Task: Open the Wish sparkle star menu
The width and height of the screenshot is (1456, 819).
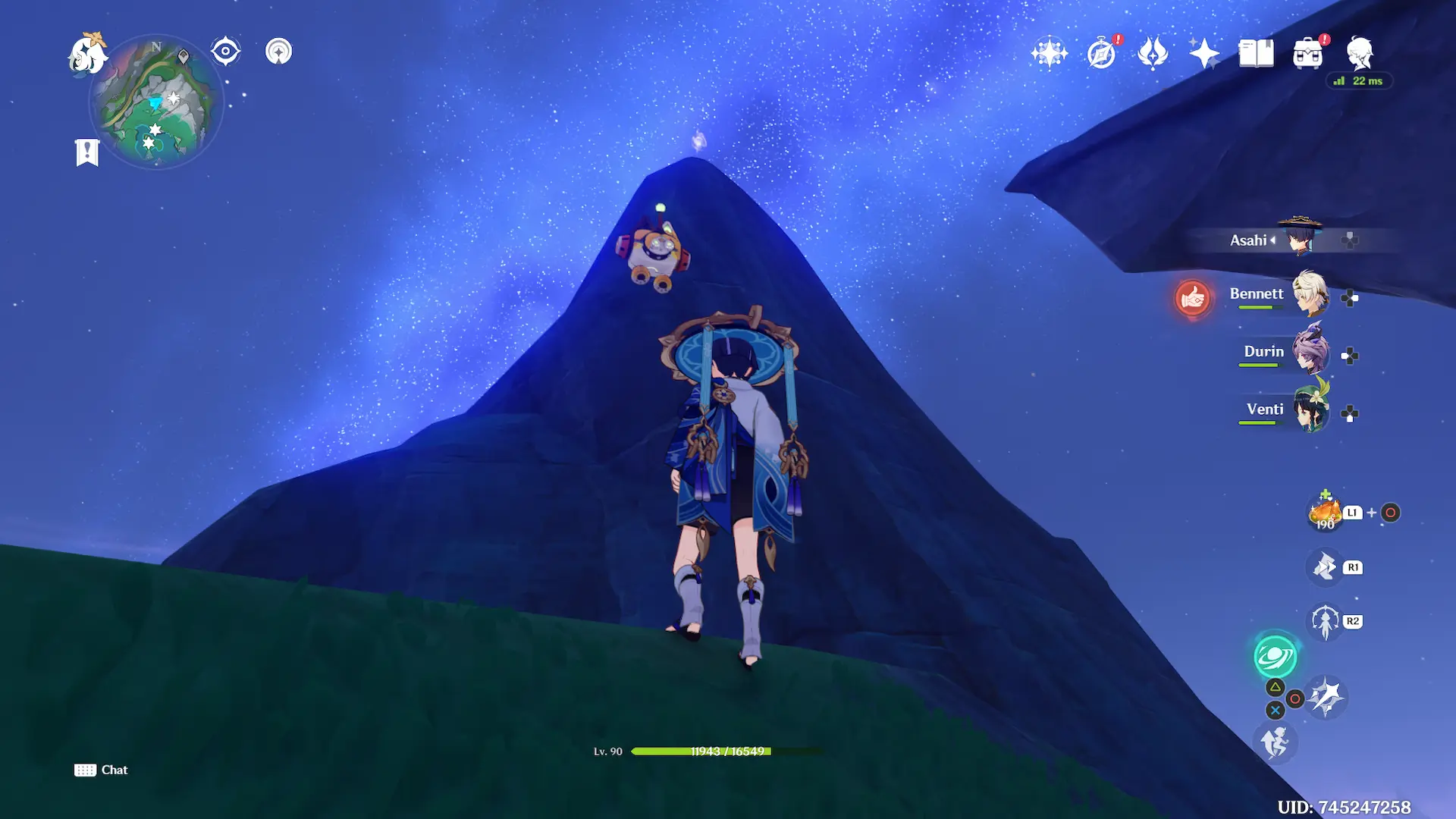Action: 1049,53
